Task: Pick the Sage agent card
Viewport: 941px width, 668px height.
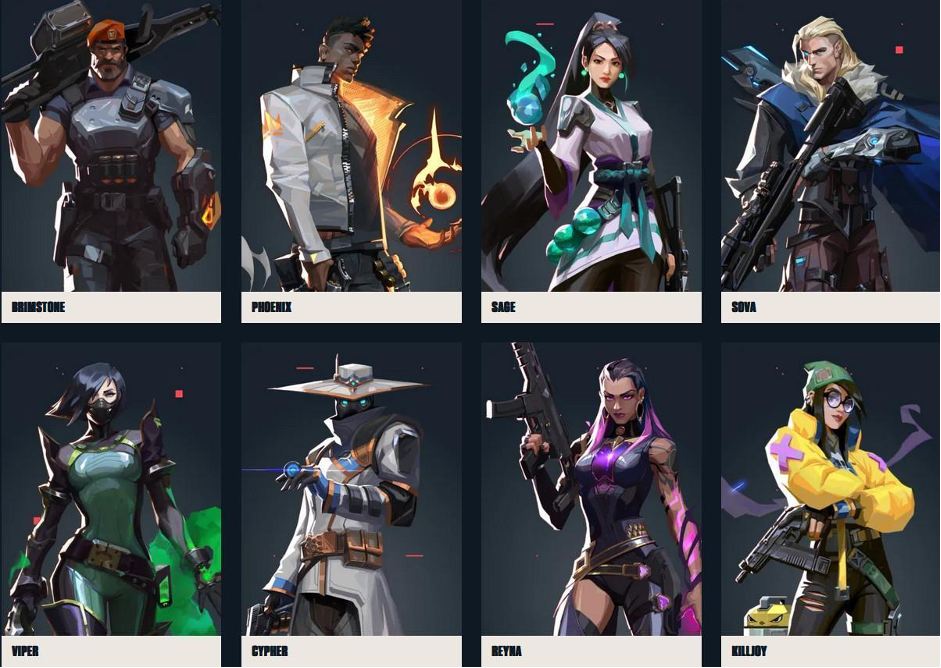Action: [591, 160]
